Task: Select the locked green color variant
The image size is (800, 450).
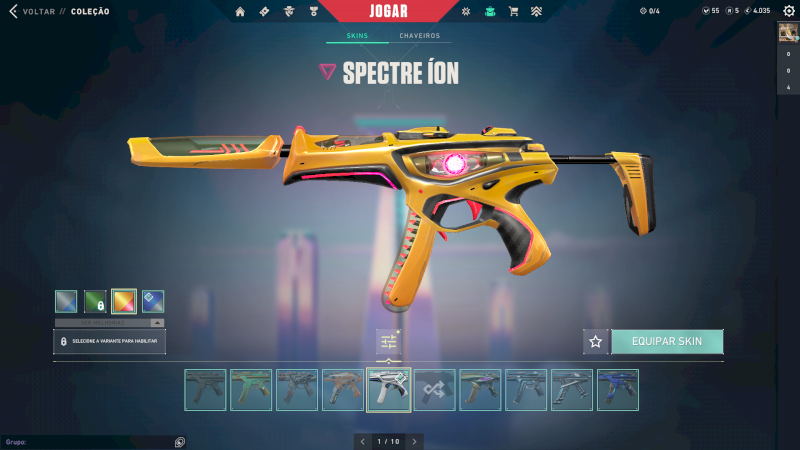Action: [x=95, y=301]
